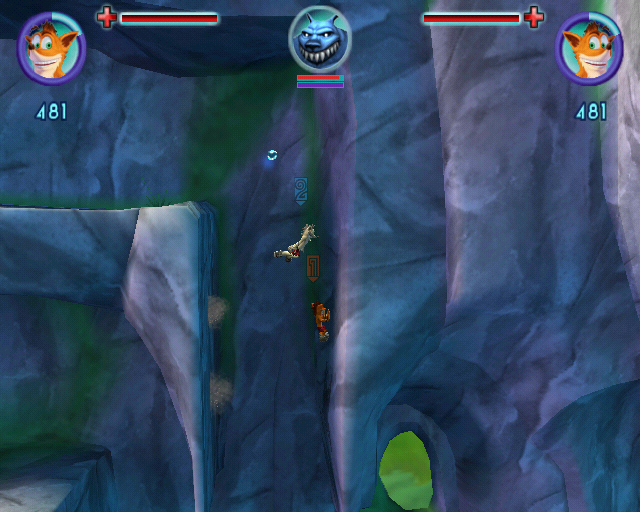Select the blue grinning monster icon
Screen dimensions: 640x512
tap(320, 39)
